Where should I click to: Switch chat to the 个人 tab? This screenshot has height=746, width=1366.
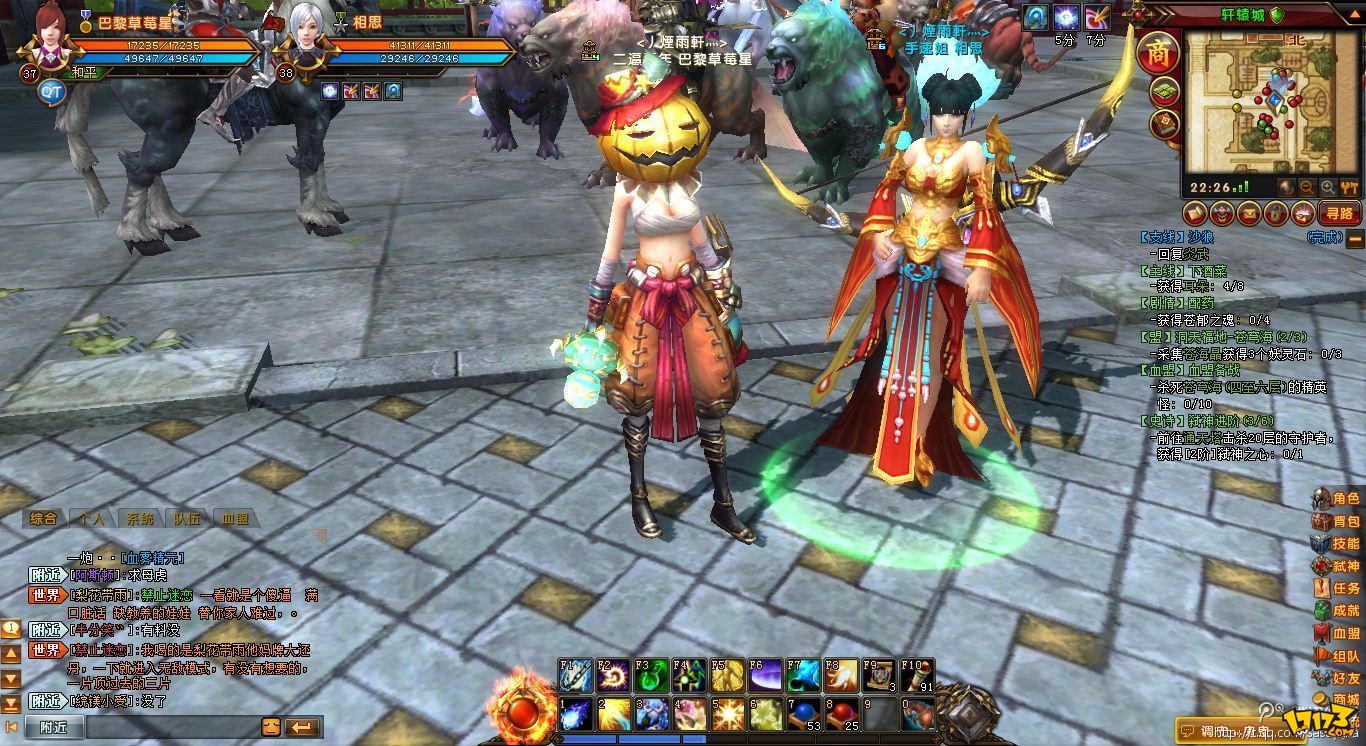tap(91, 519)
